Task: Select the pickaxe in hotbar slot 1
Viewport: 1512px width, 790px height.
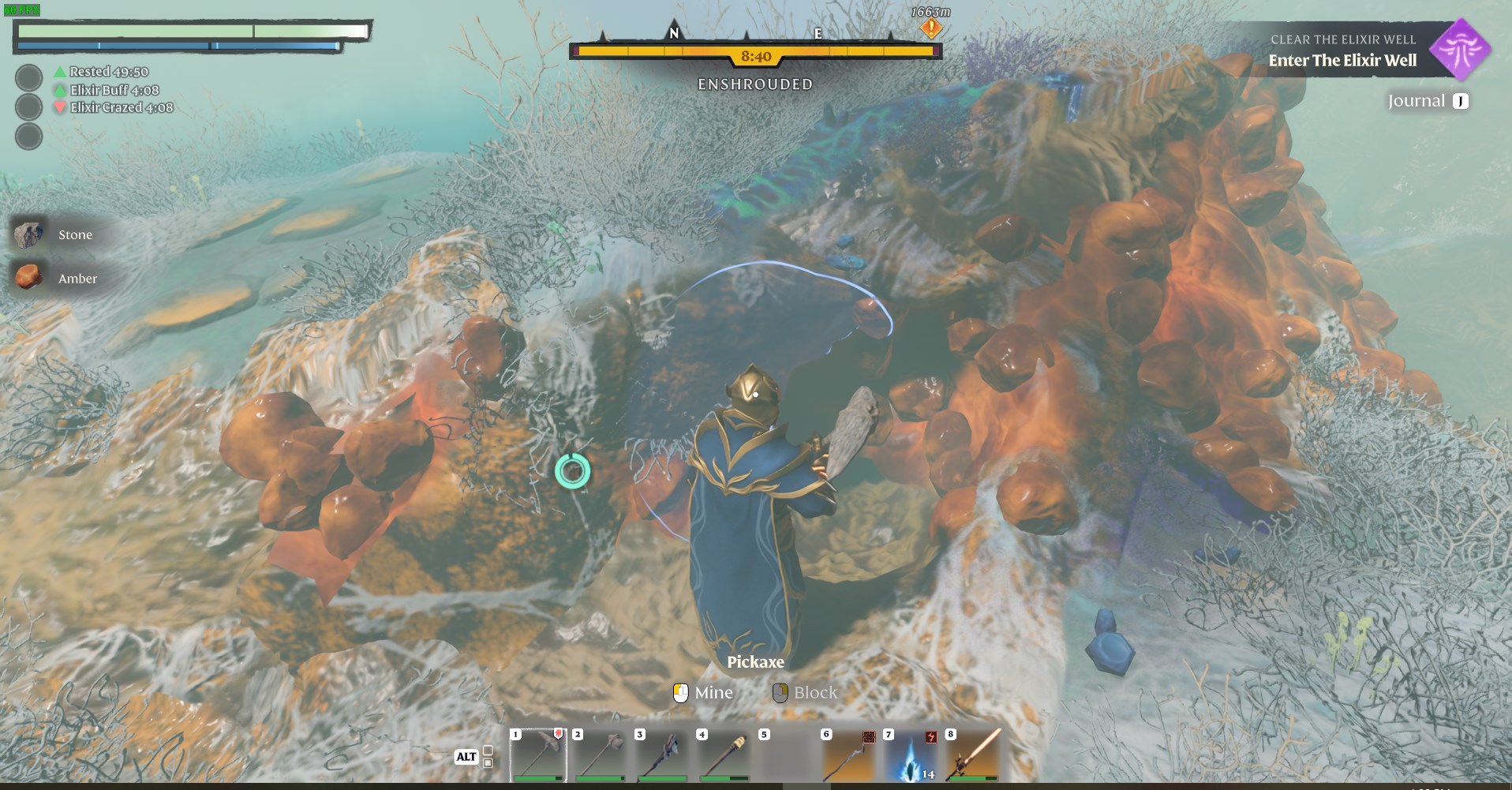Action: 538,755
